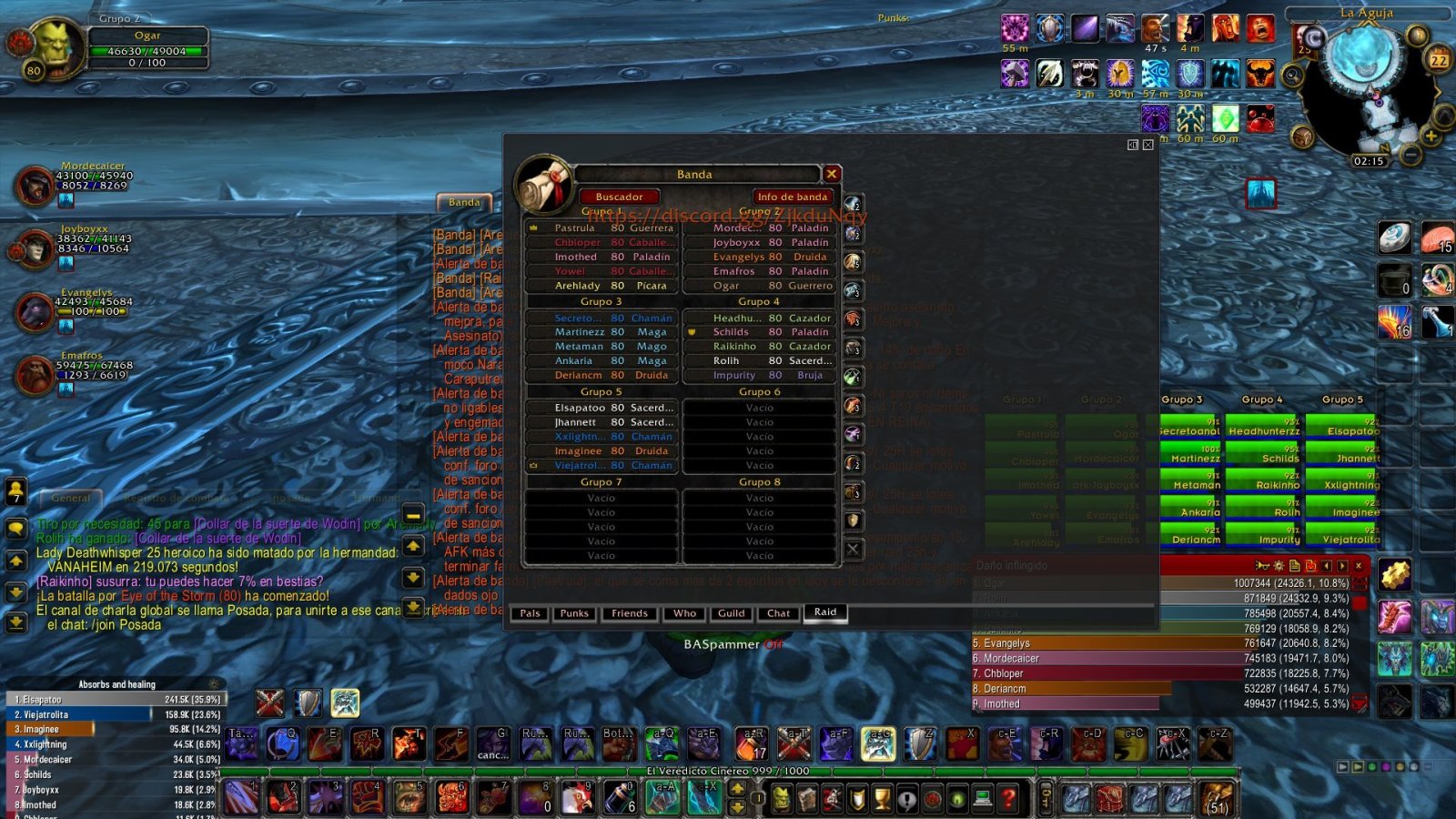The image size is (1456, 819).
Task: Switch to the Guild tab
Action: click(x=731, y=613)
